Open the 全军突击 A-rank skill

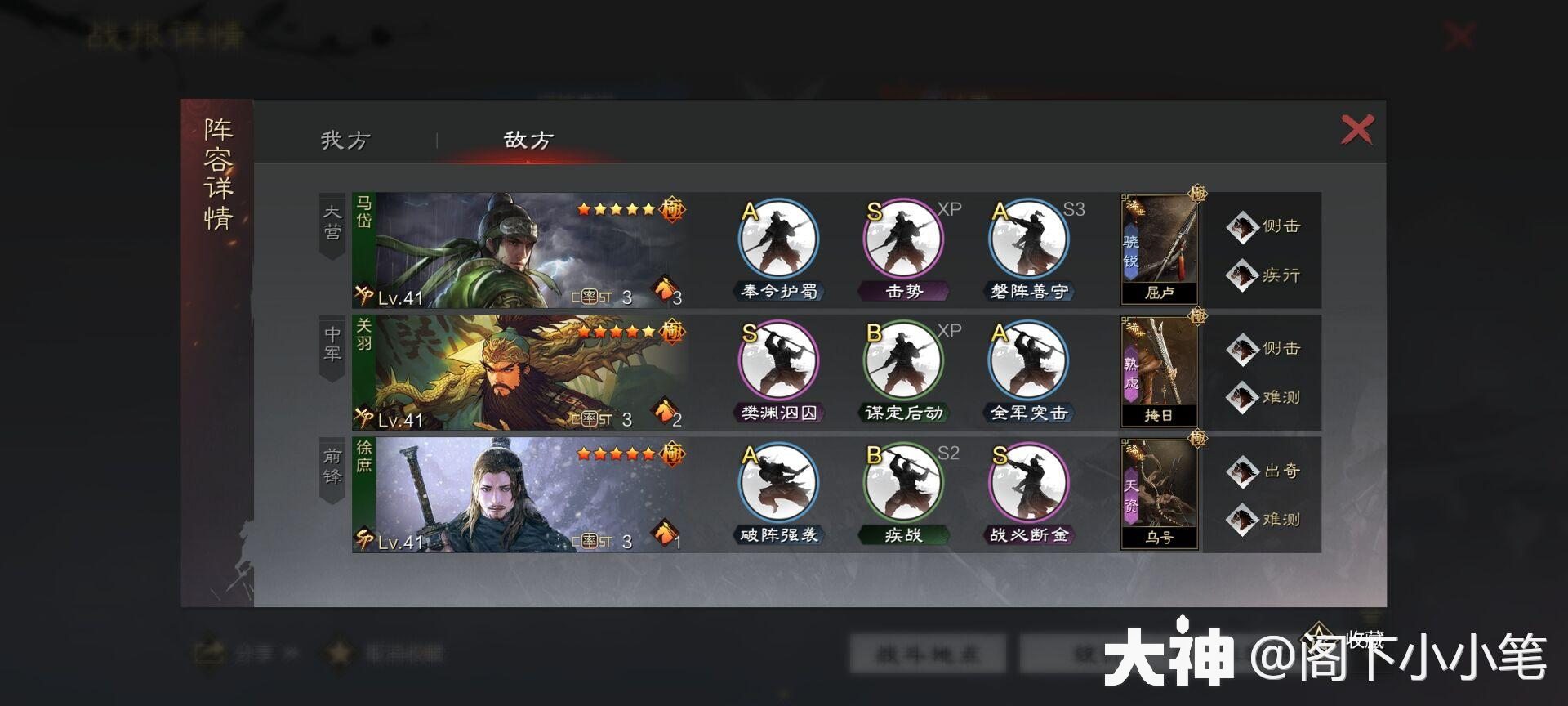click(1027, 360)
